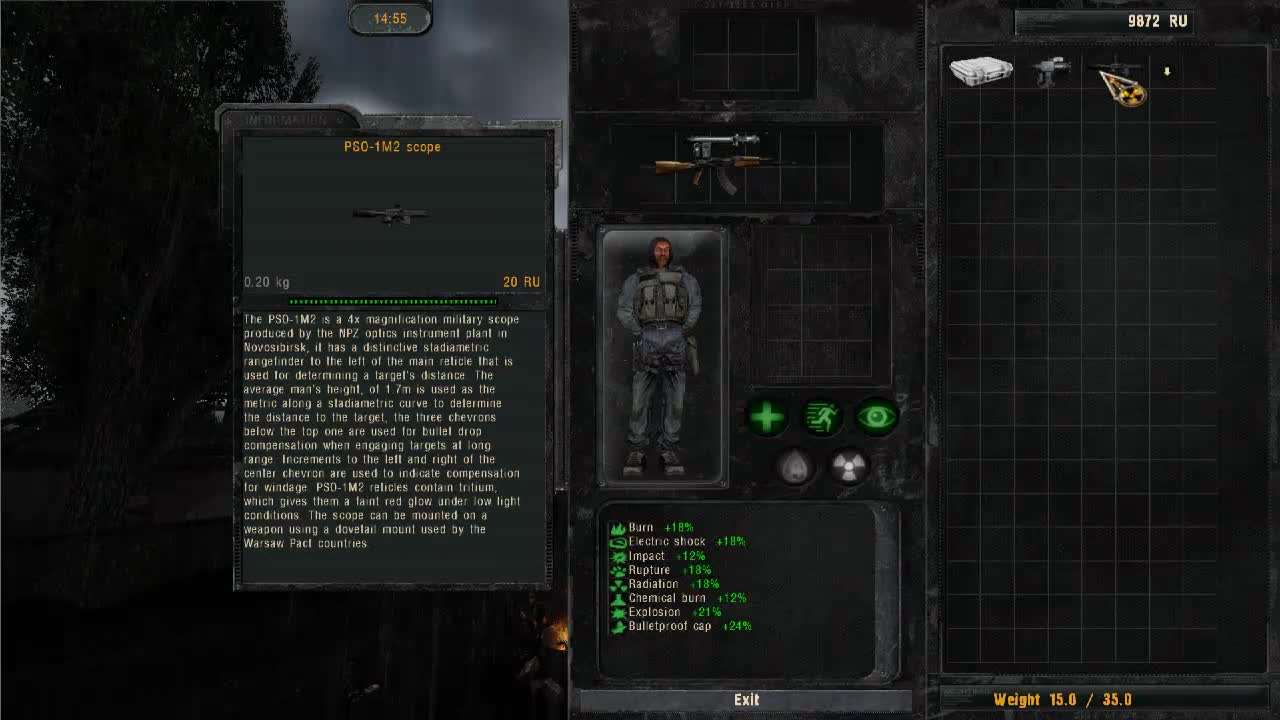Expand inventory using the yellow down arrow

[1168, 71]
